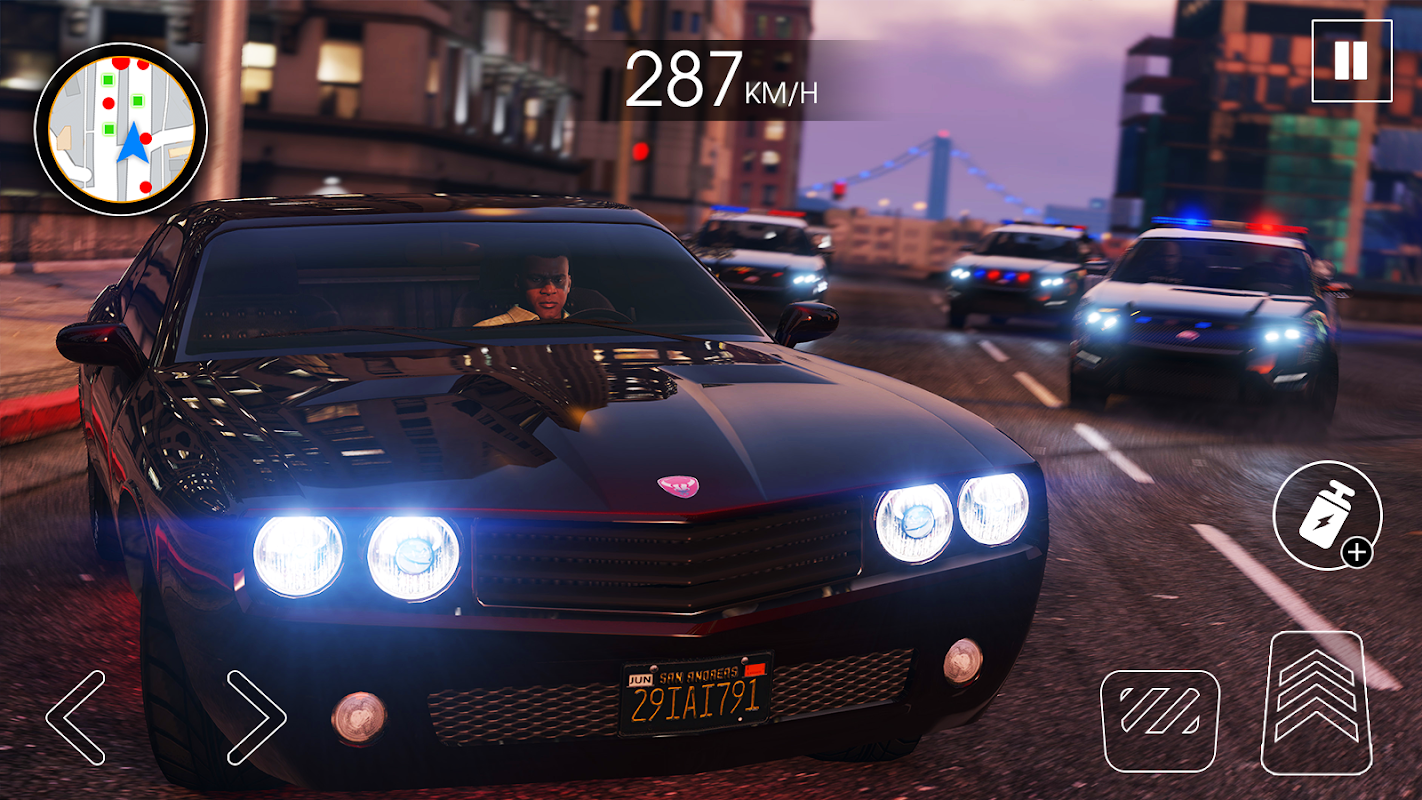Activate the nitro boost bottle icon
Image resolution: width=1422 pixels, height=800 pixels.
point(1327,516)
